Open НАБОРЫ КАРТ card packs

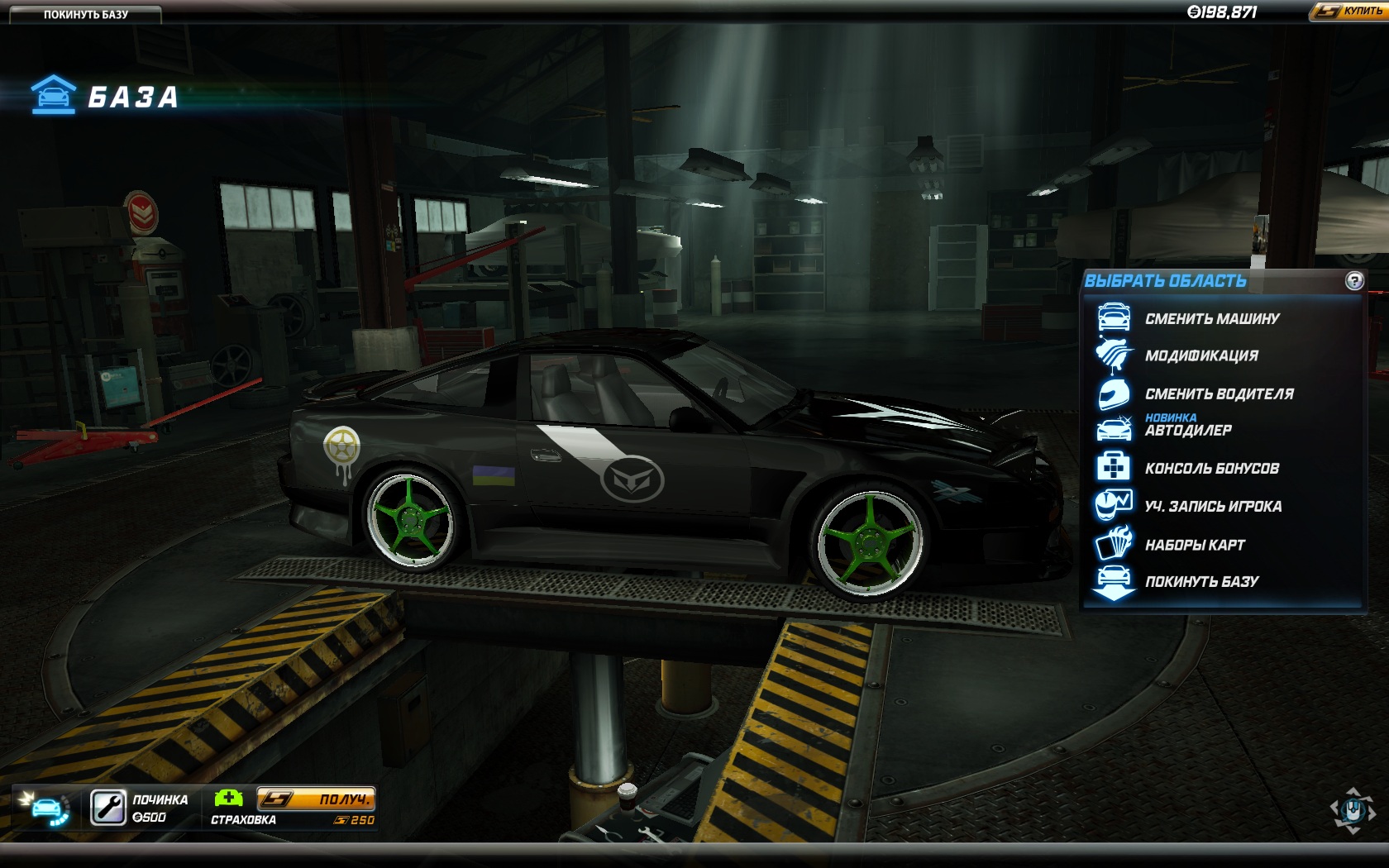1194,545
